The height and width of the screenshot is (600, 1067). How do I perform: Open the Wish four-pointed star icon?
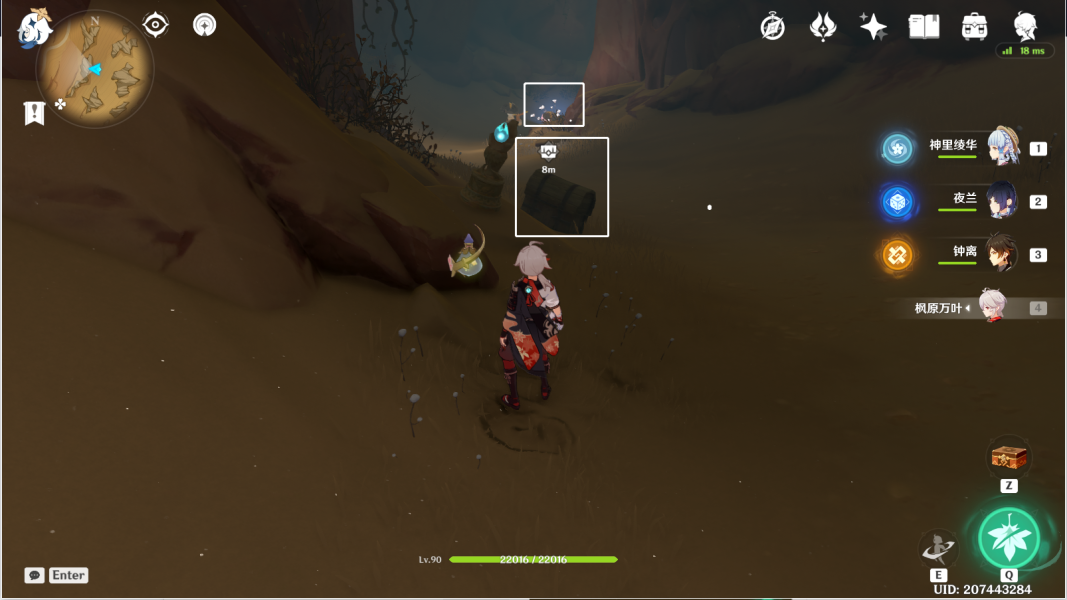873,27
